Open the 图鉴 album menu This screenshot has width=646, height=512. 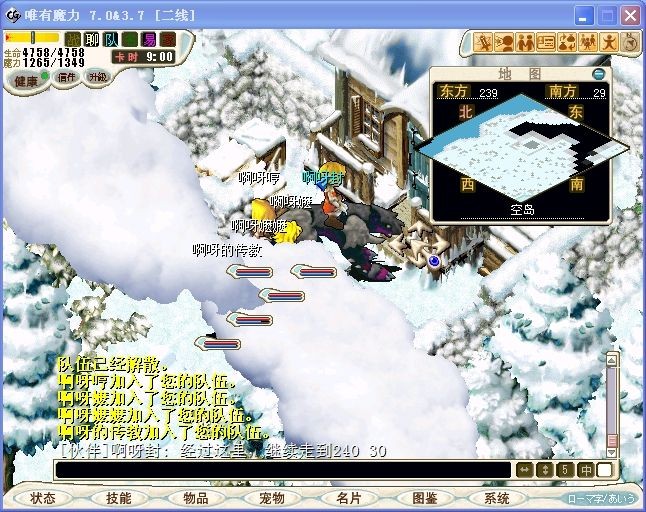pyautogui.click(x=424, y=498)
